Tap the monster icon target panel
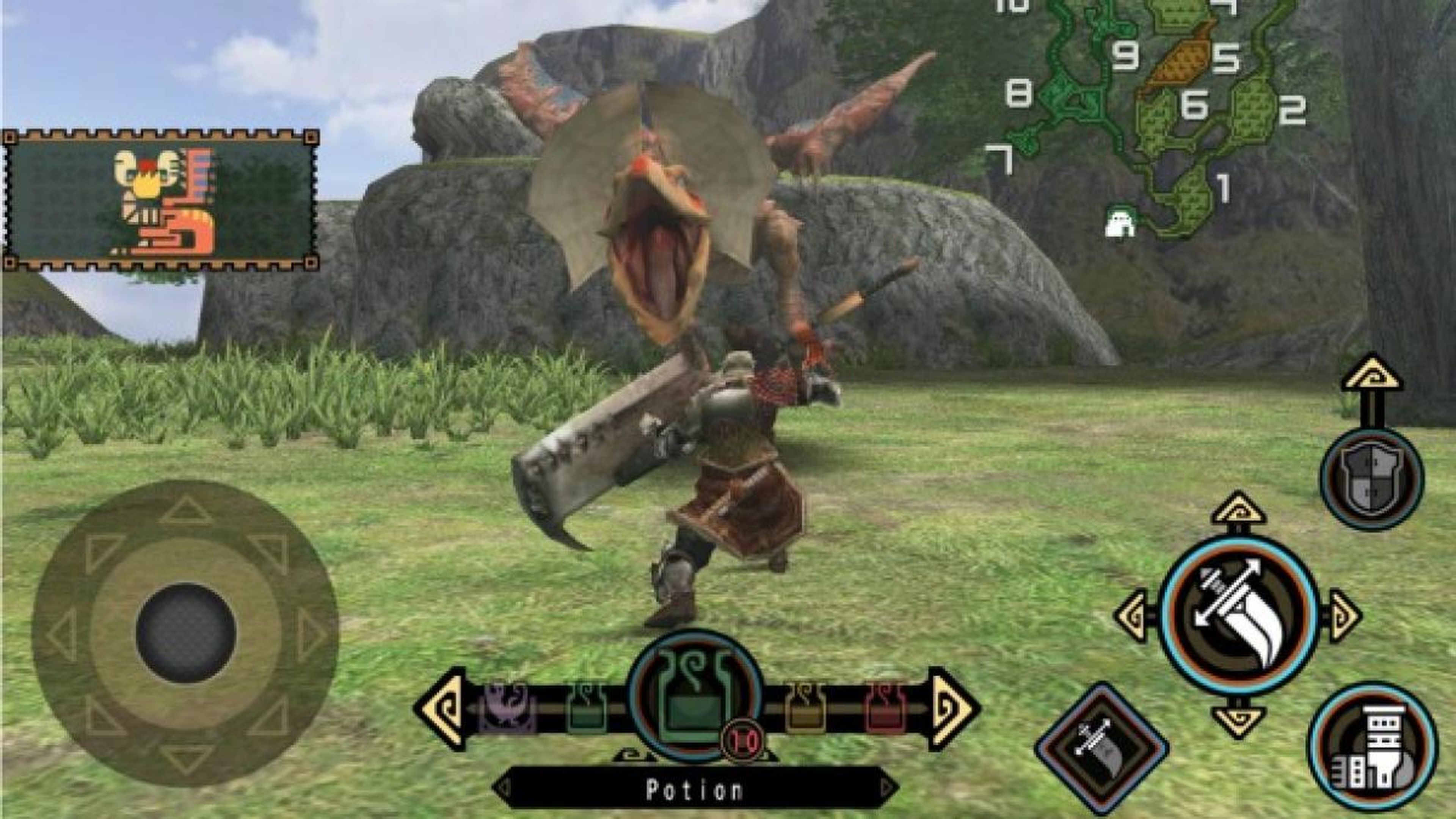 tap(161, 201)
